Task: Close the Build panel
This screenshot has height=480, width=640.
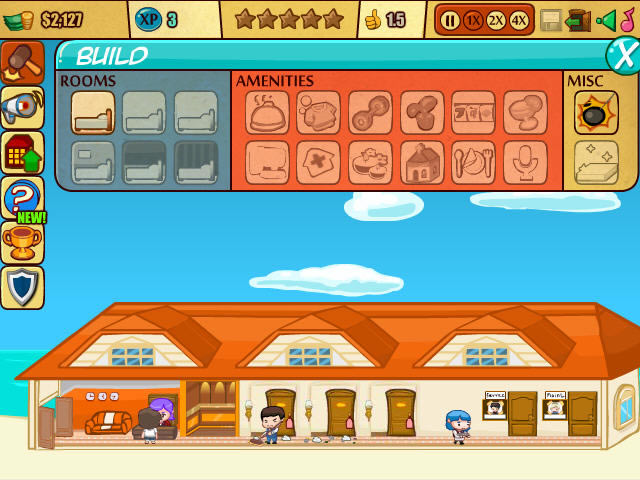Action: [x=624, y=55]
